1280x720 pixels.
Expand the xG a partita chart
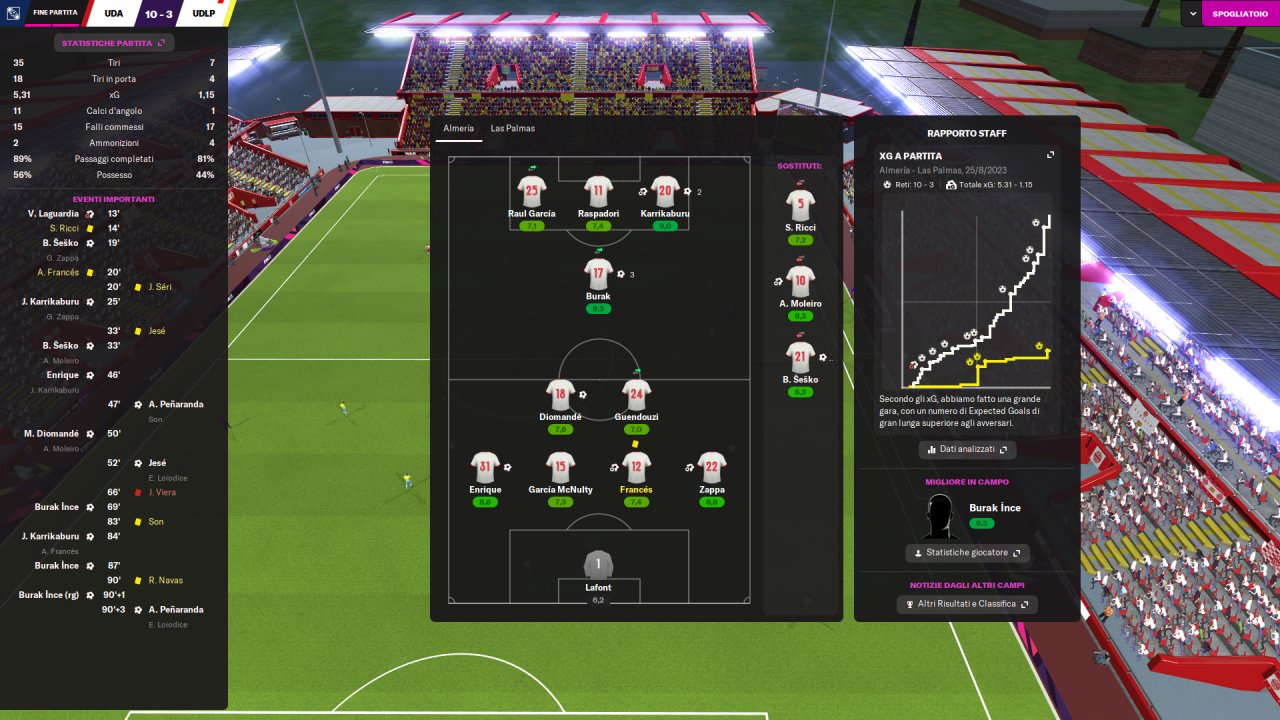[1050, 155]
